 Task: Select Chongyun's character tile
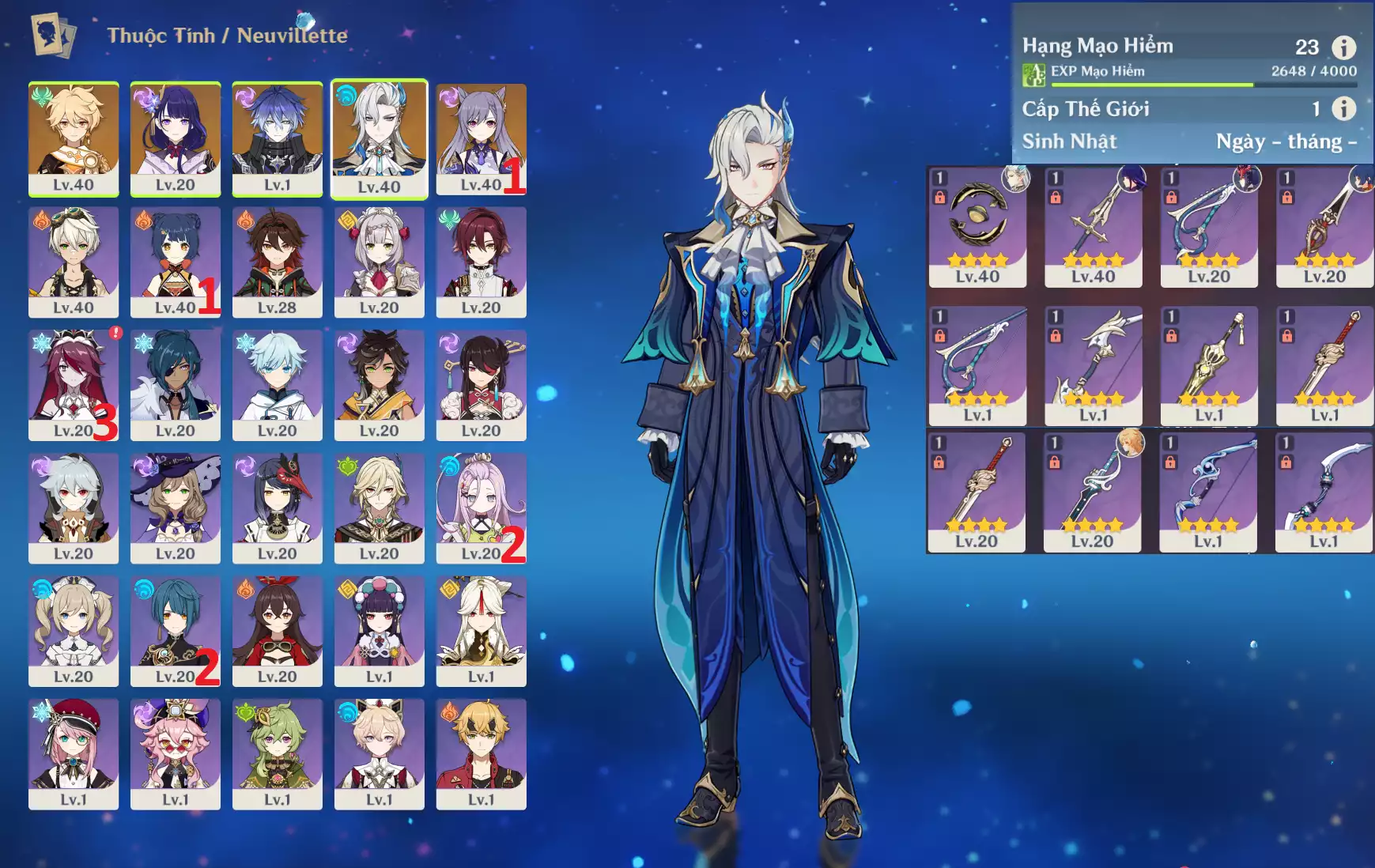(x=278, y=385)
